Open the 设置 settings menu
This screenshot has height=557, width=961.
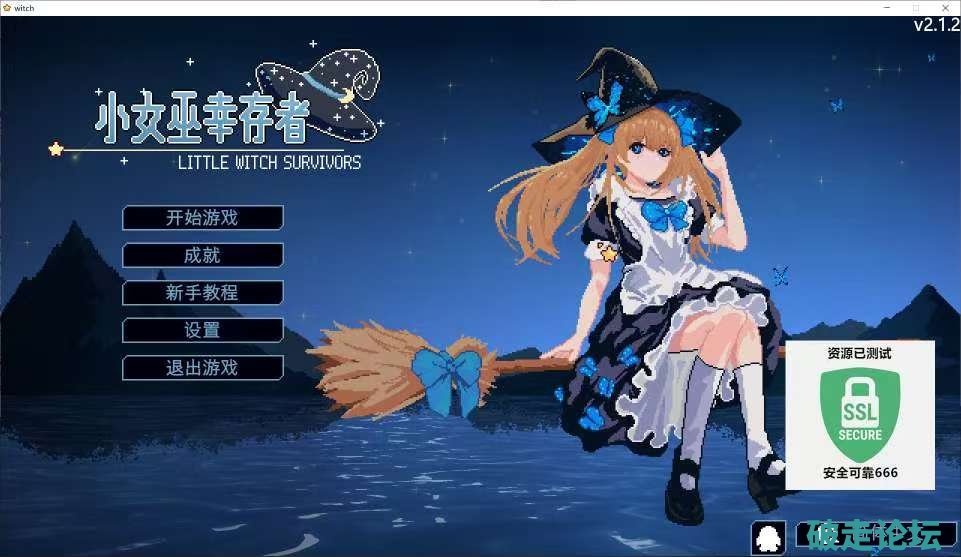(x=202, y=330)
